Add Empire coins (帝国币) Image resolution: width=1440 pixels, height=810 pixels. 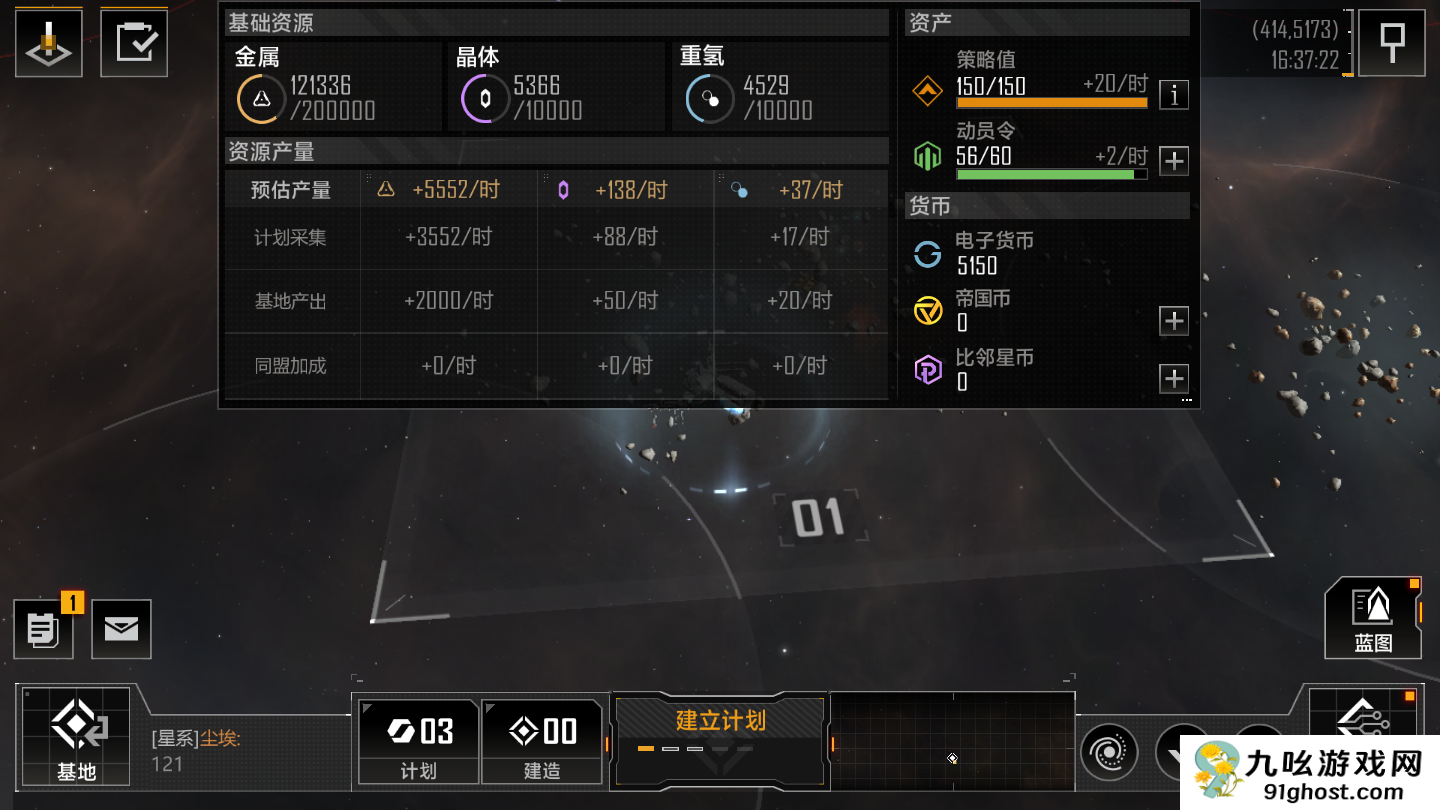pyautogui.click(x=1174, y=321)
